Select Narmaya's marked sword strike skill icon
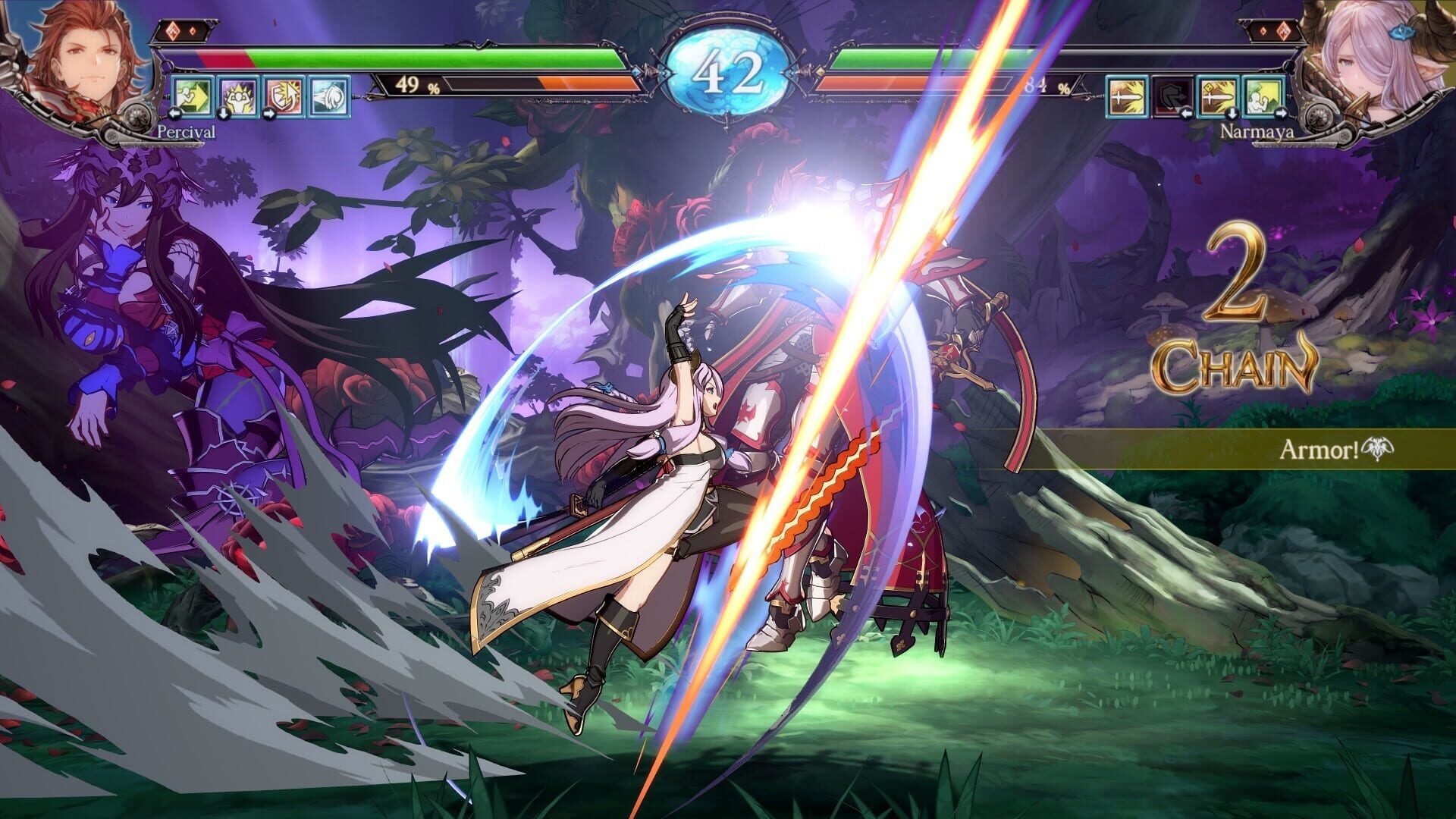1456x819 pixels. pos(1217,97)
